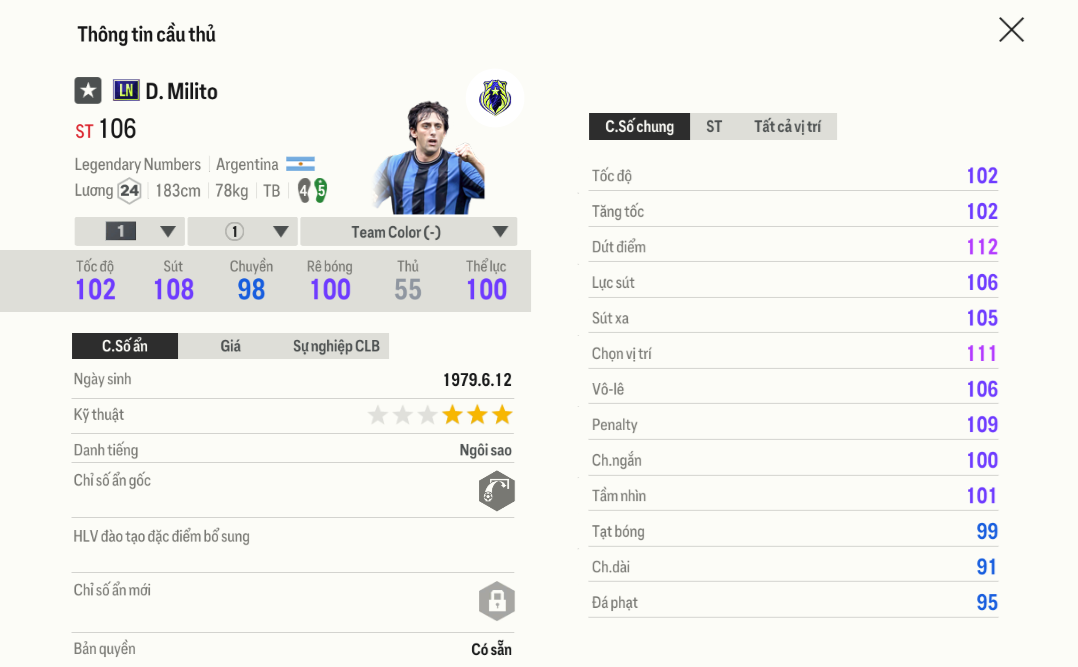
Task: Click the club crest badge
Action: point(494,98)
